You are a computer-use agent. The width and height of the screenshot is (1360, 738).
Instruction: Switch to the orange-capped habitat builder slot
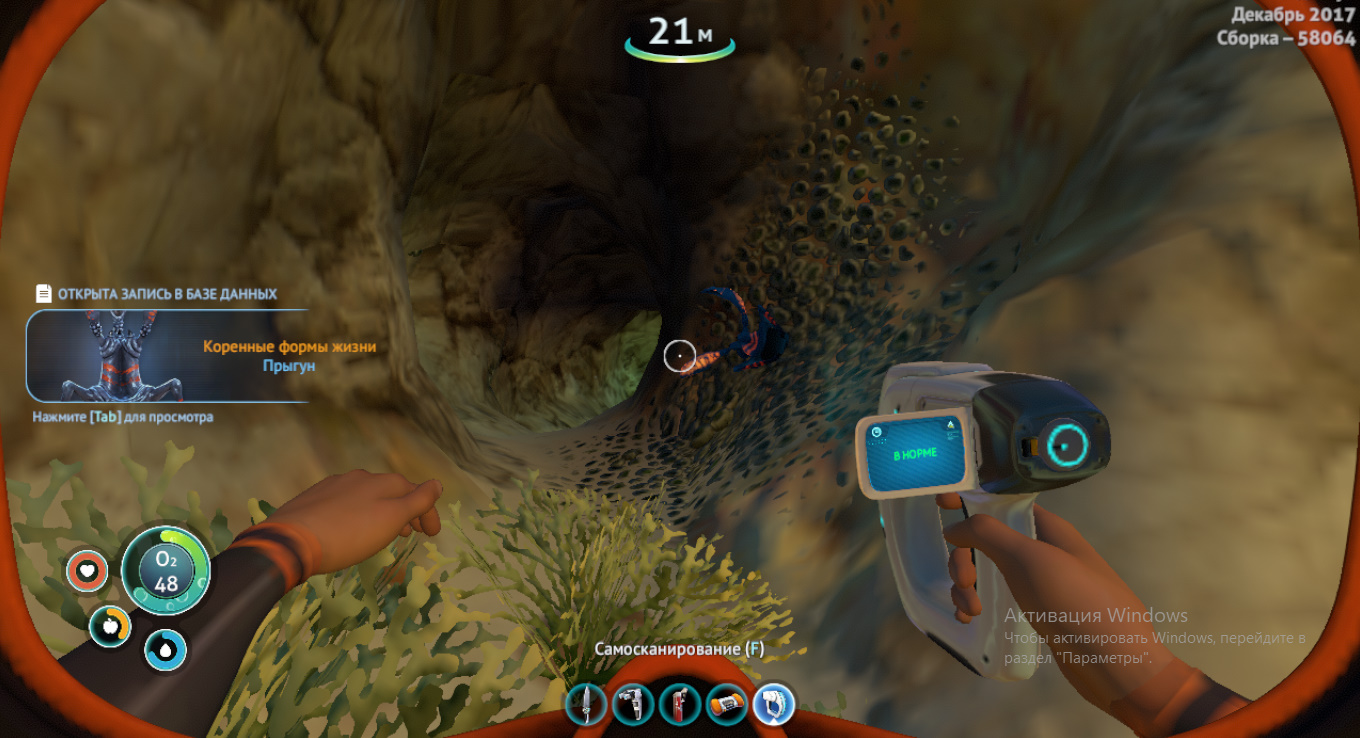tap(726, 704)
